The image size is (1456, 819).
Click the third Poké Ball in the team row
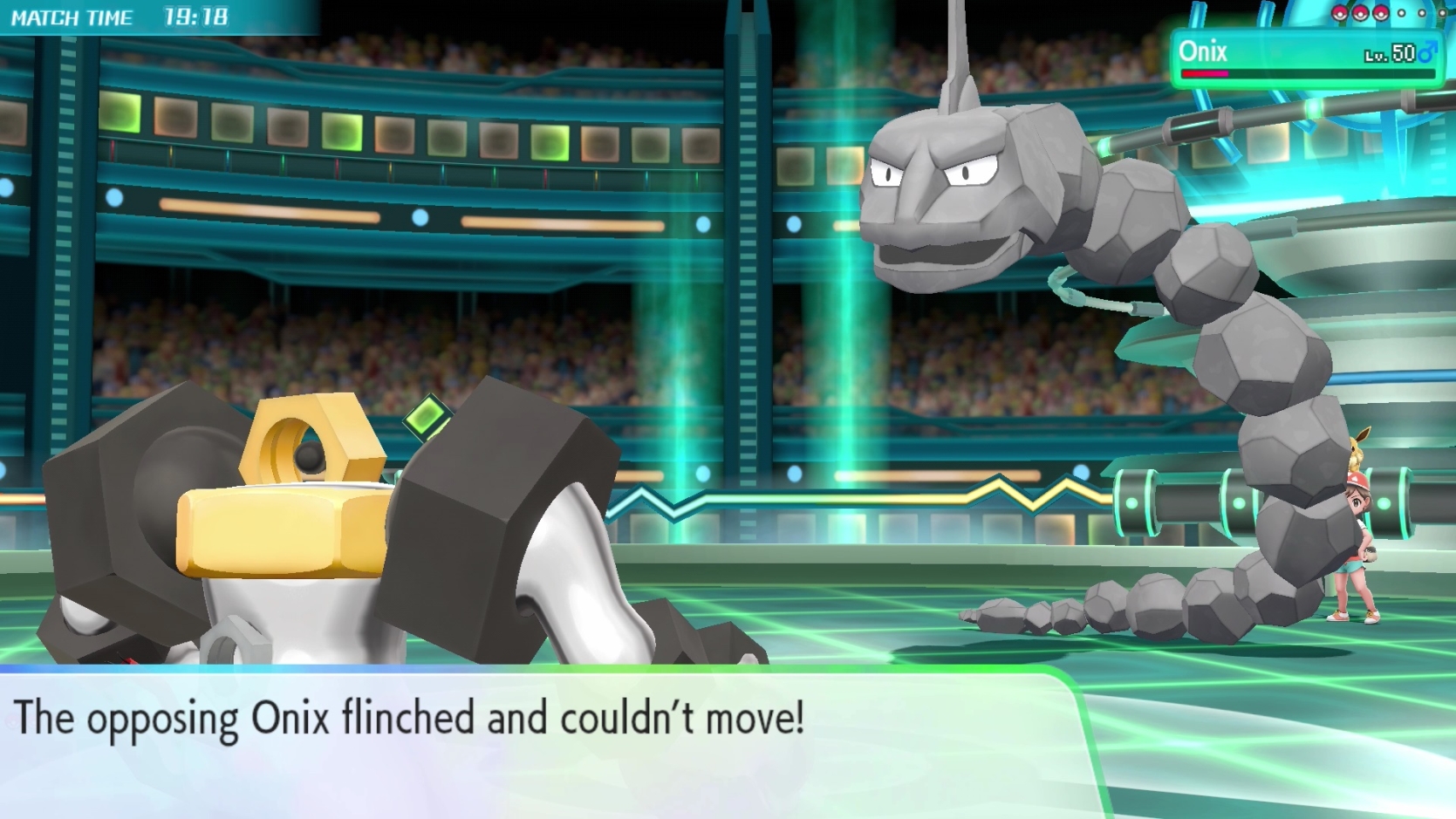[x=1380, y=14]
